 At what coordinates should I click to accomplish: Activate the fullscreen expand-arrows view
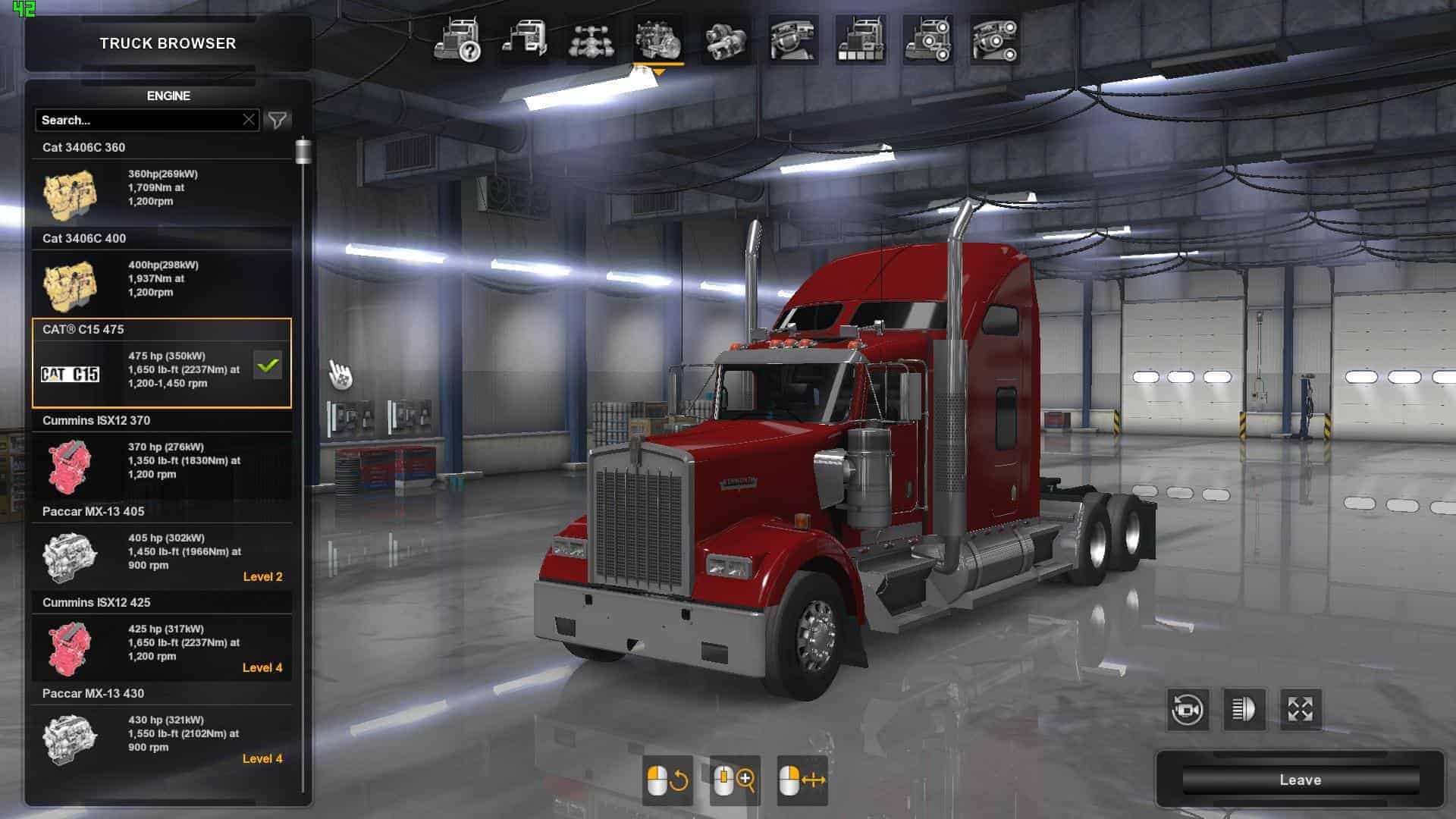click(x=1301, y=710)
